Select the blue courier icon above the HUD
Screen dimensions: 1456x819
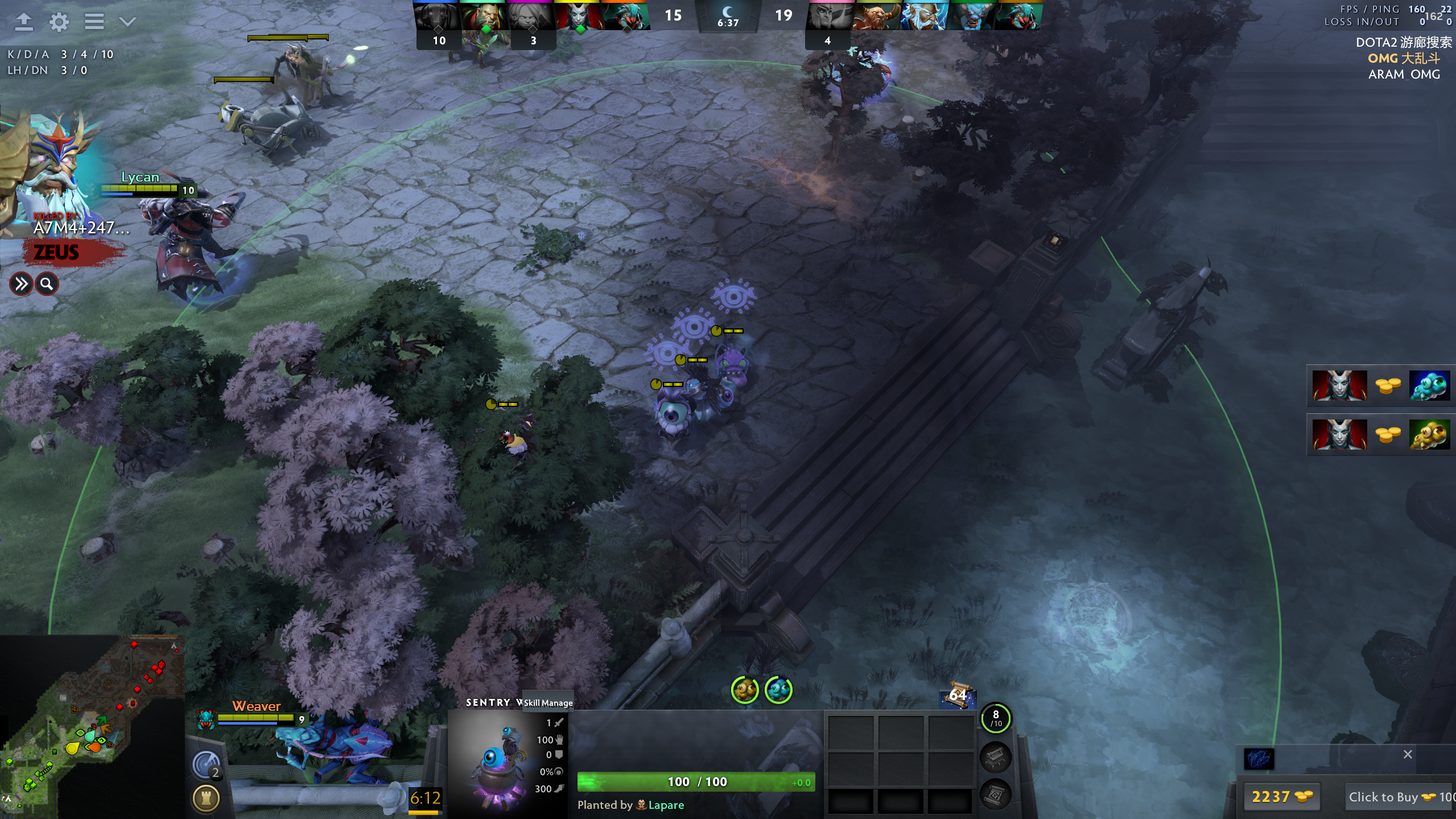(x=778, y=690)
